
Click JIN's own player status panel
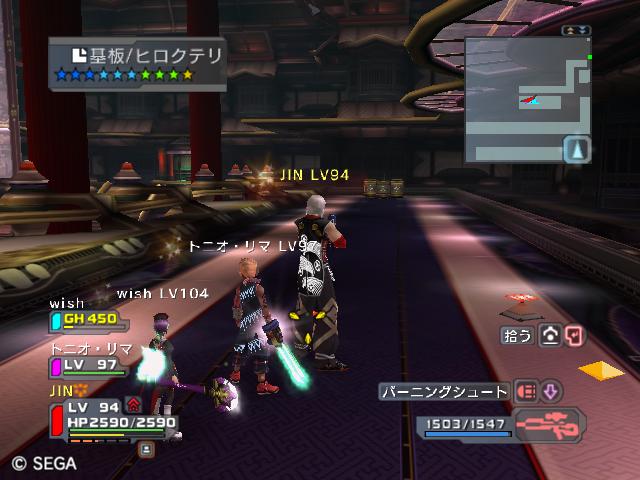(x=112, y=418)
